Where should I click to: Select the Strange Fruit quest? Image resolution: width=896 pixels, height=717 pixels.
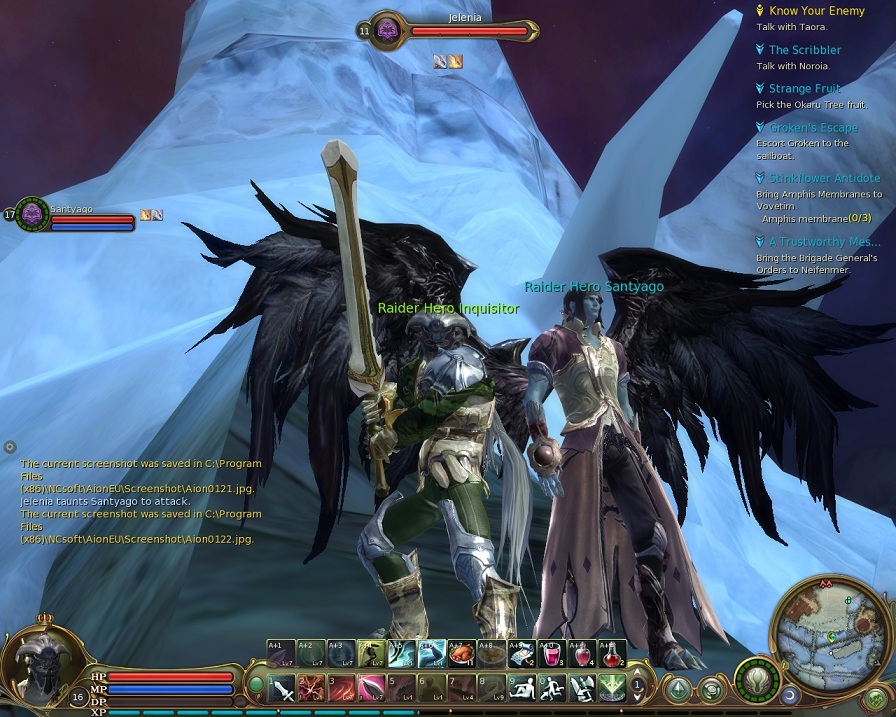click(x=804, y=89)
